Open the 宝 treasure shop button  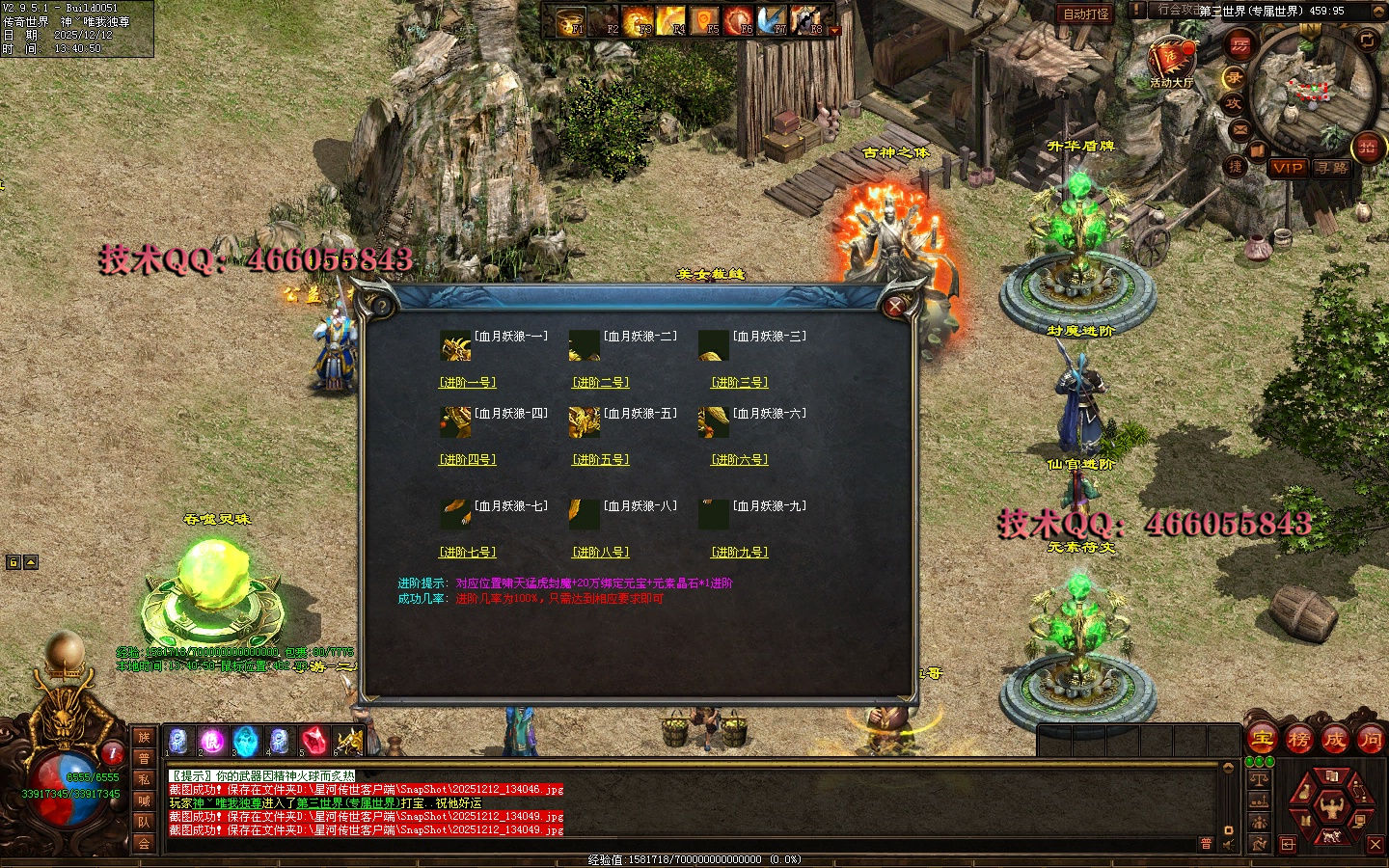click(x=1263, y=740)
